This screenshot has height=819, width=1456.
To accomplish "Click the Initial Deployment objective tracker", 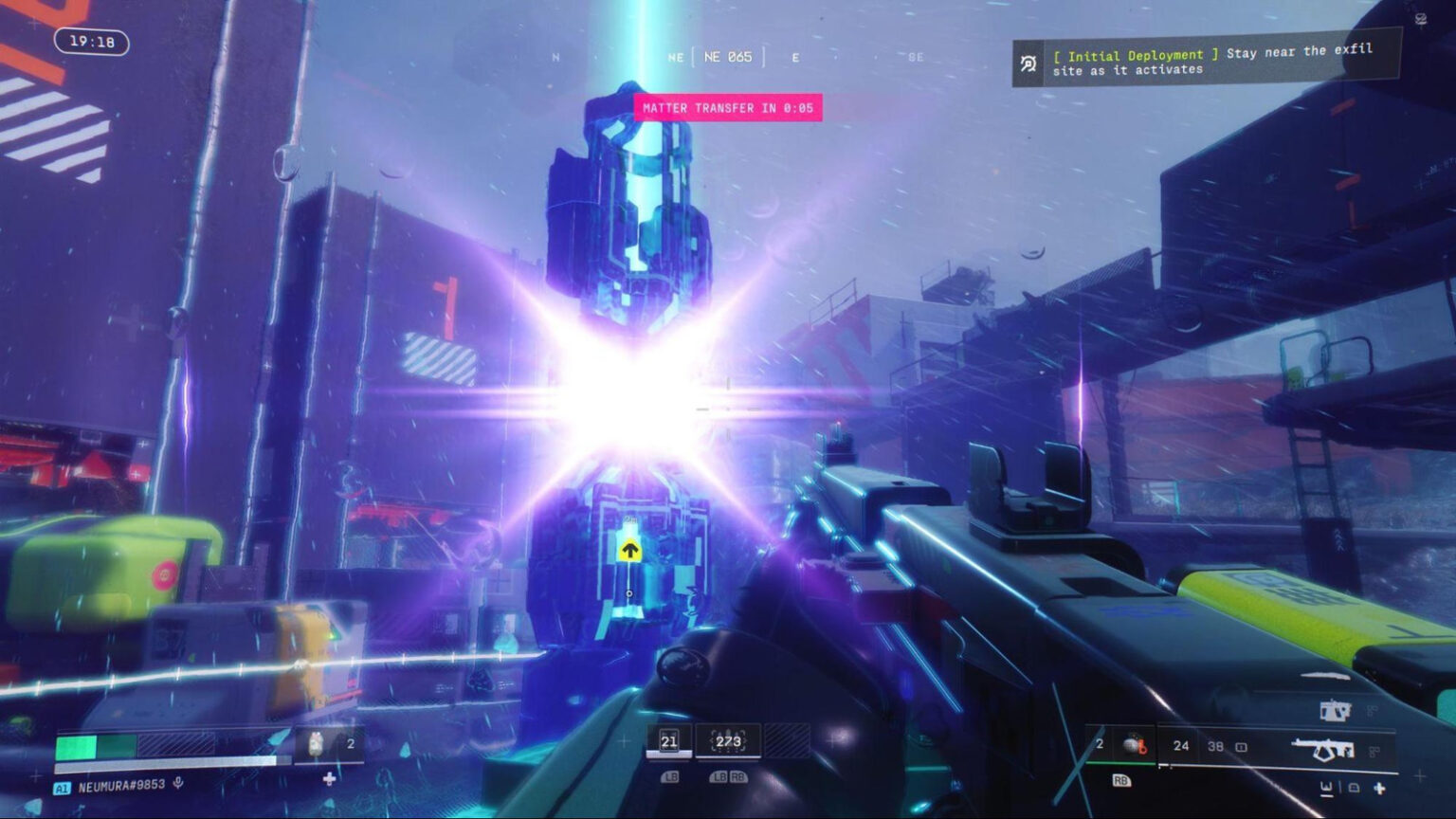I will [1204, 62].
